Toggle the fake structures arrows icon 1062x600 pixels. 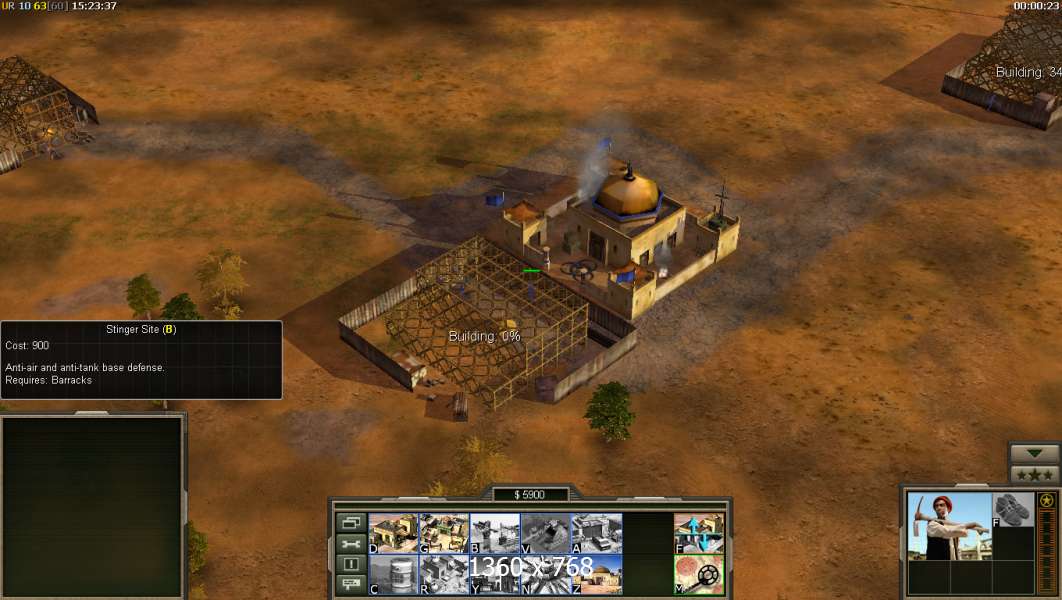click(698, 533)
